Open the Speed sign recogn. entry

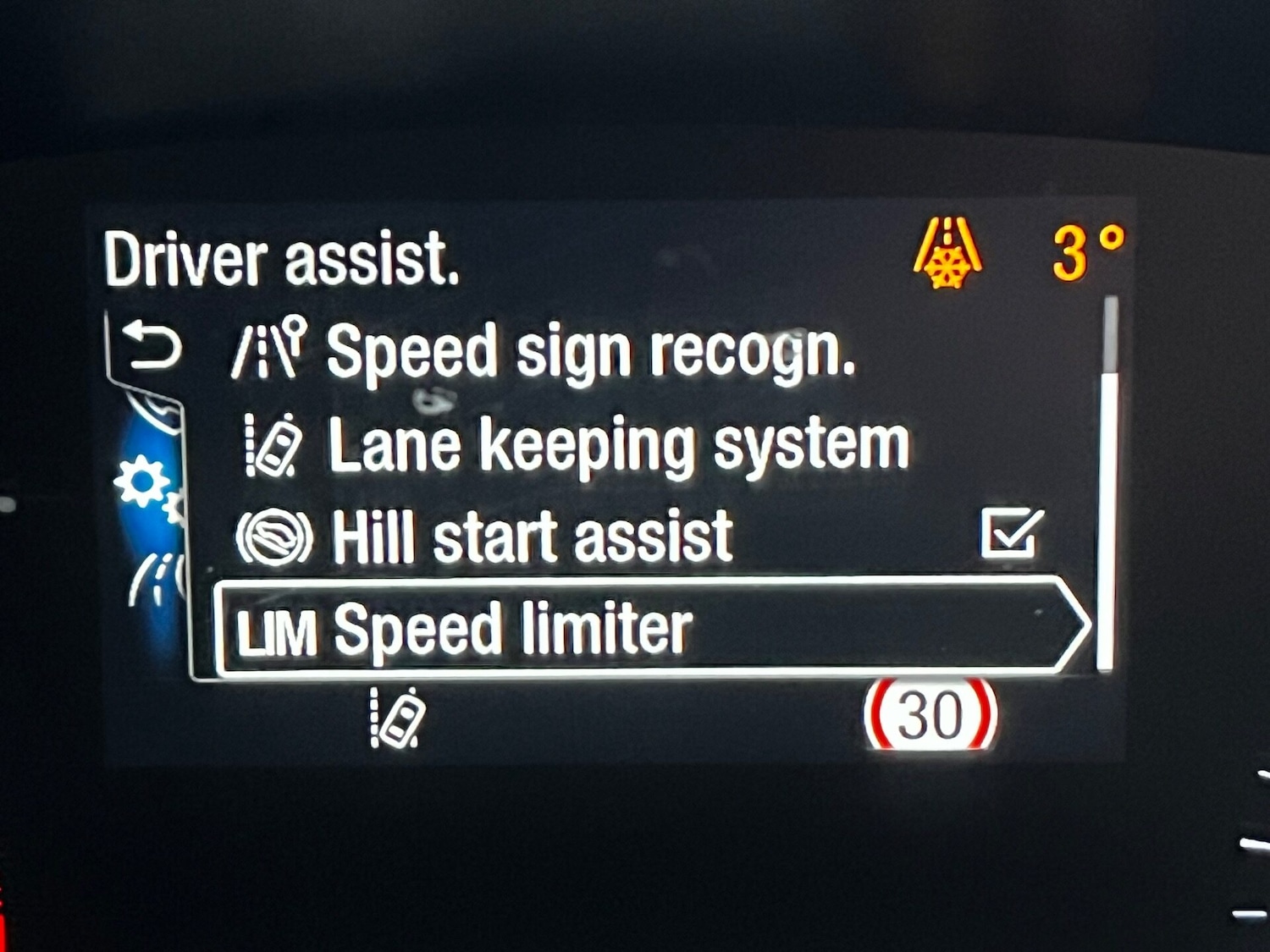coord(589,352)
